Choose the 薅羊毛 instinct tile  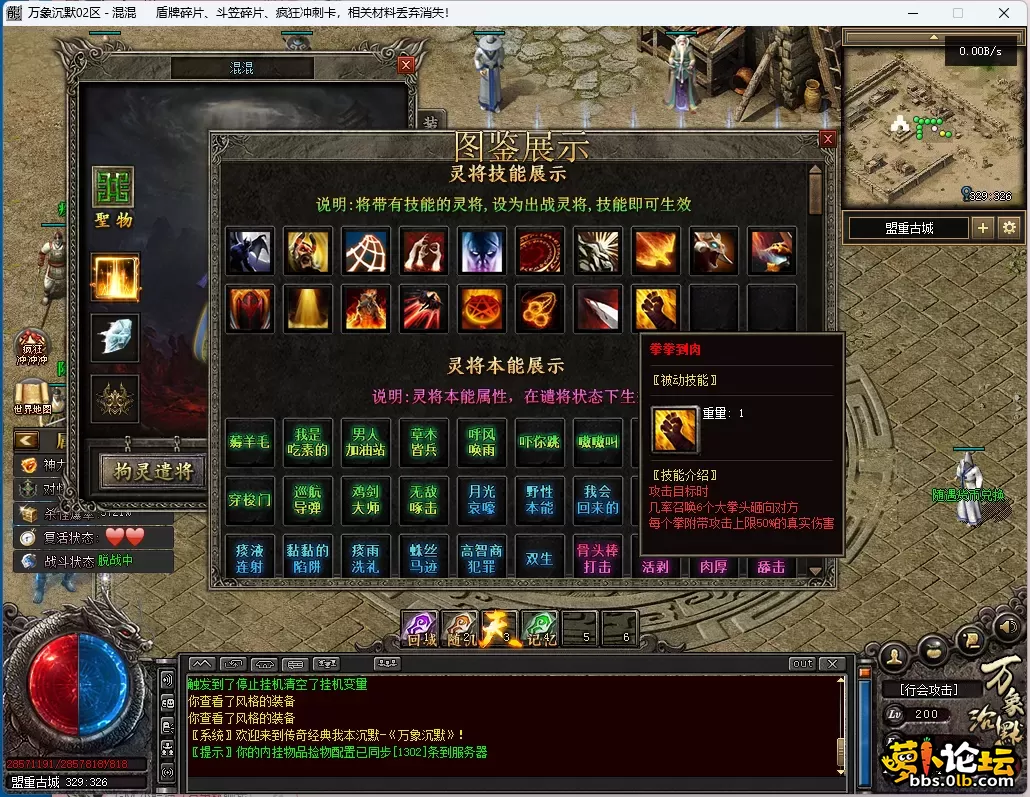250,442
